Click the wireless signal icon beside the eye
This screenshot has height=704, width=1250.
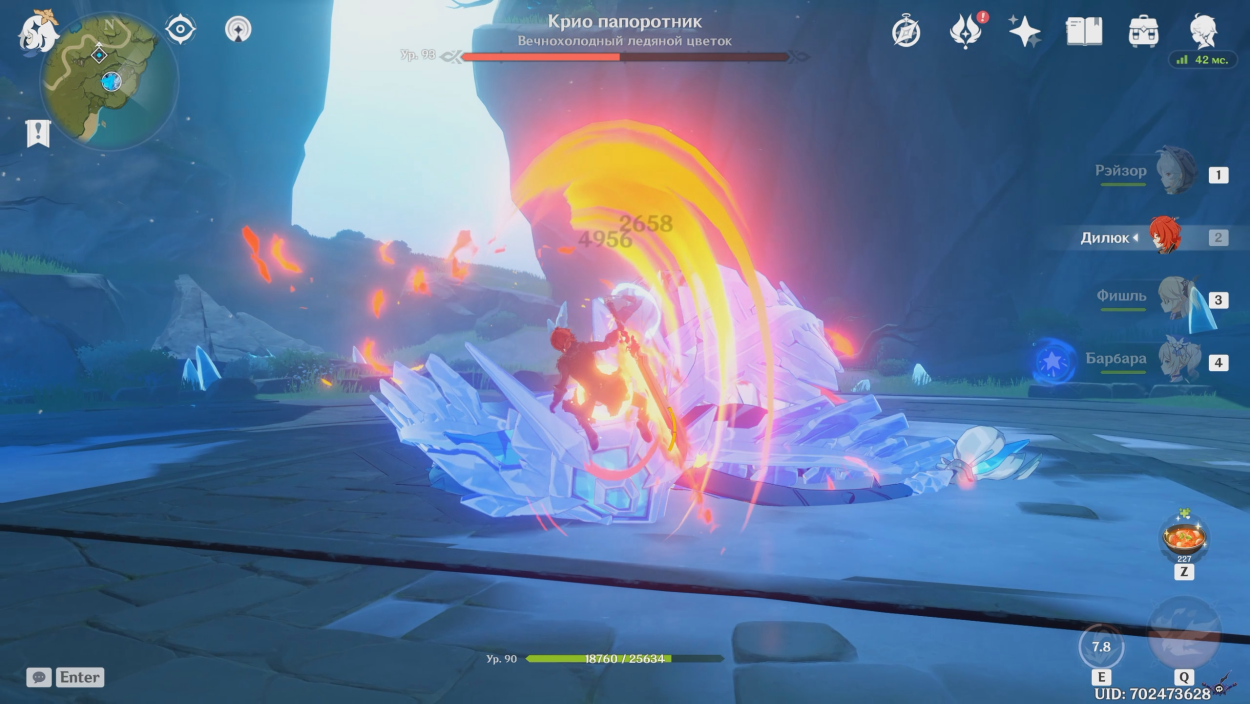click(x=238, y=29)
